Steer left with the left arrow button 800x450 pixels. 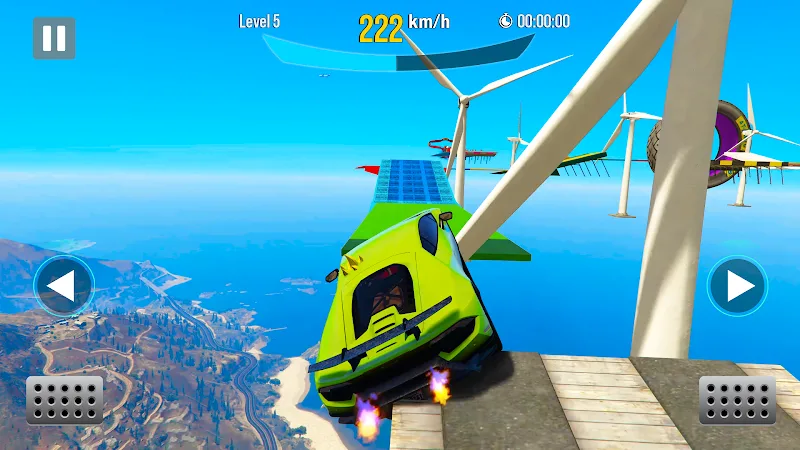64,287
